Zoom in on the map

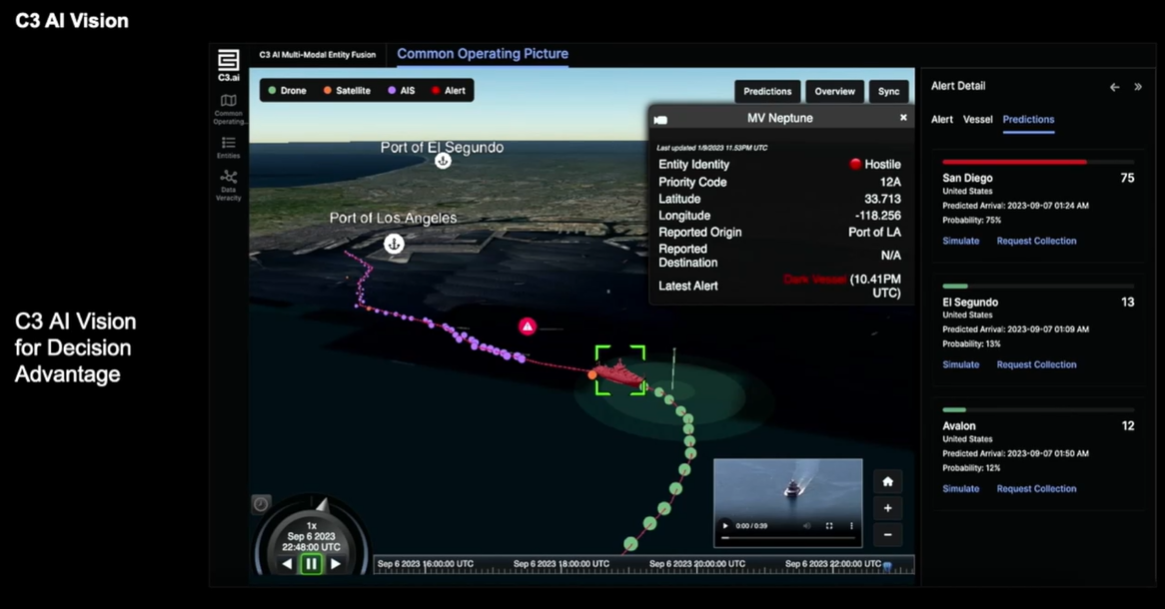pyautogui.click(x=887, y=508)
